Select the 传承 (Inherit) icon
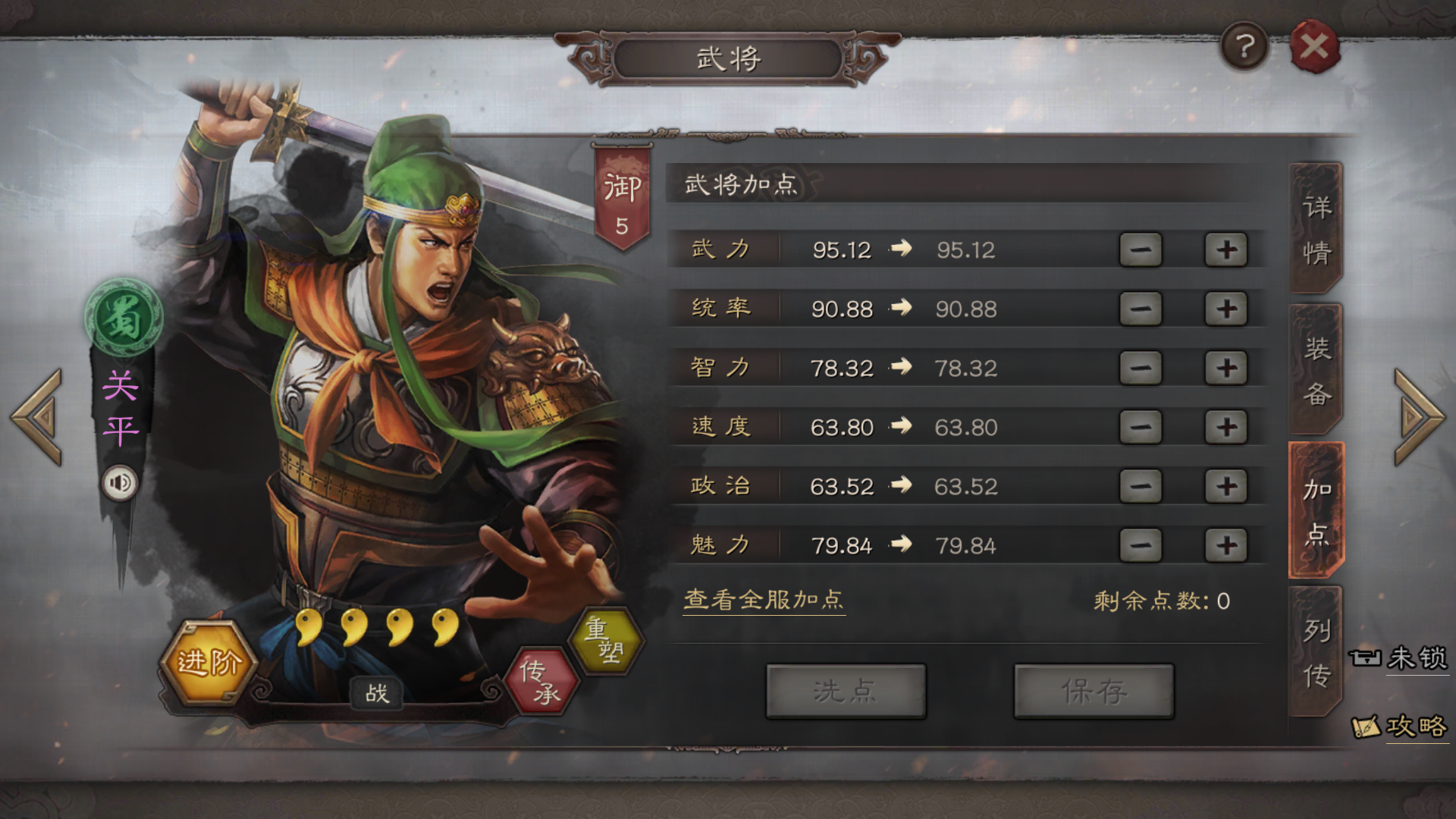Image resolution: width=1456 pixels, height=819 pixels. [x=542, y=681]
